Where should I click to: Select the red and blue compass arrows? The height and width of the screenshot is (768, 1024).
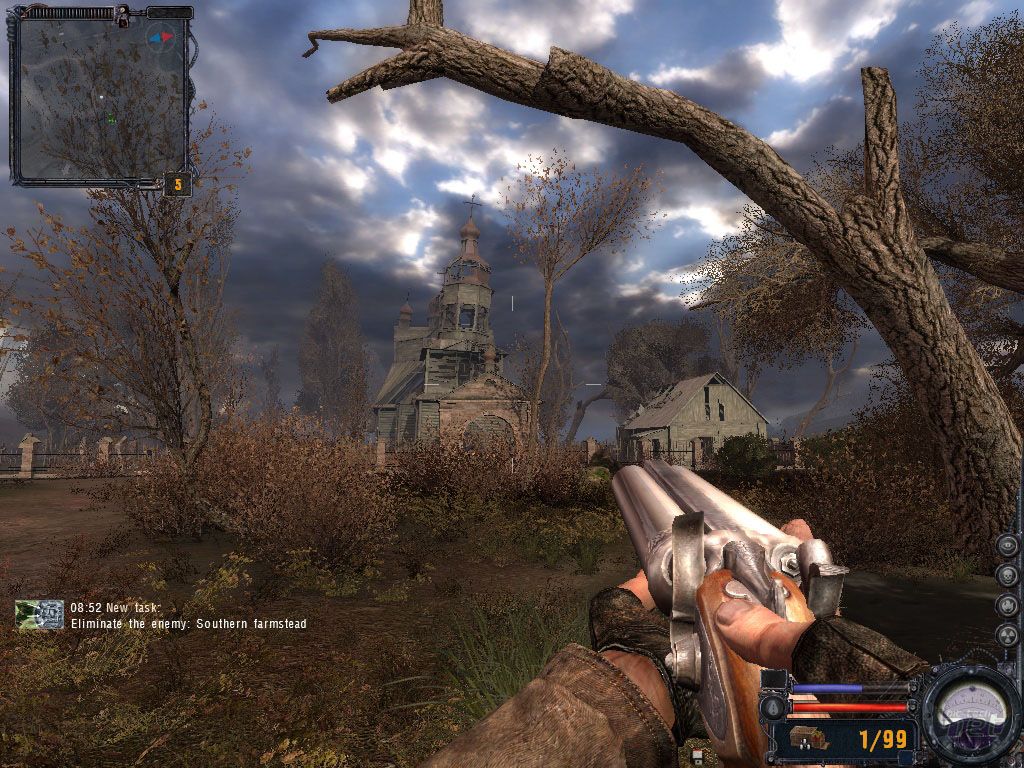pyautogui.click(x=160, y=39)
